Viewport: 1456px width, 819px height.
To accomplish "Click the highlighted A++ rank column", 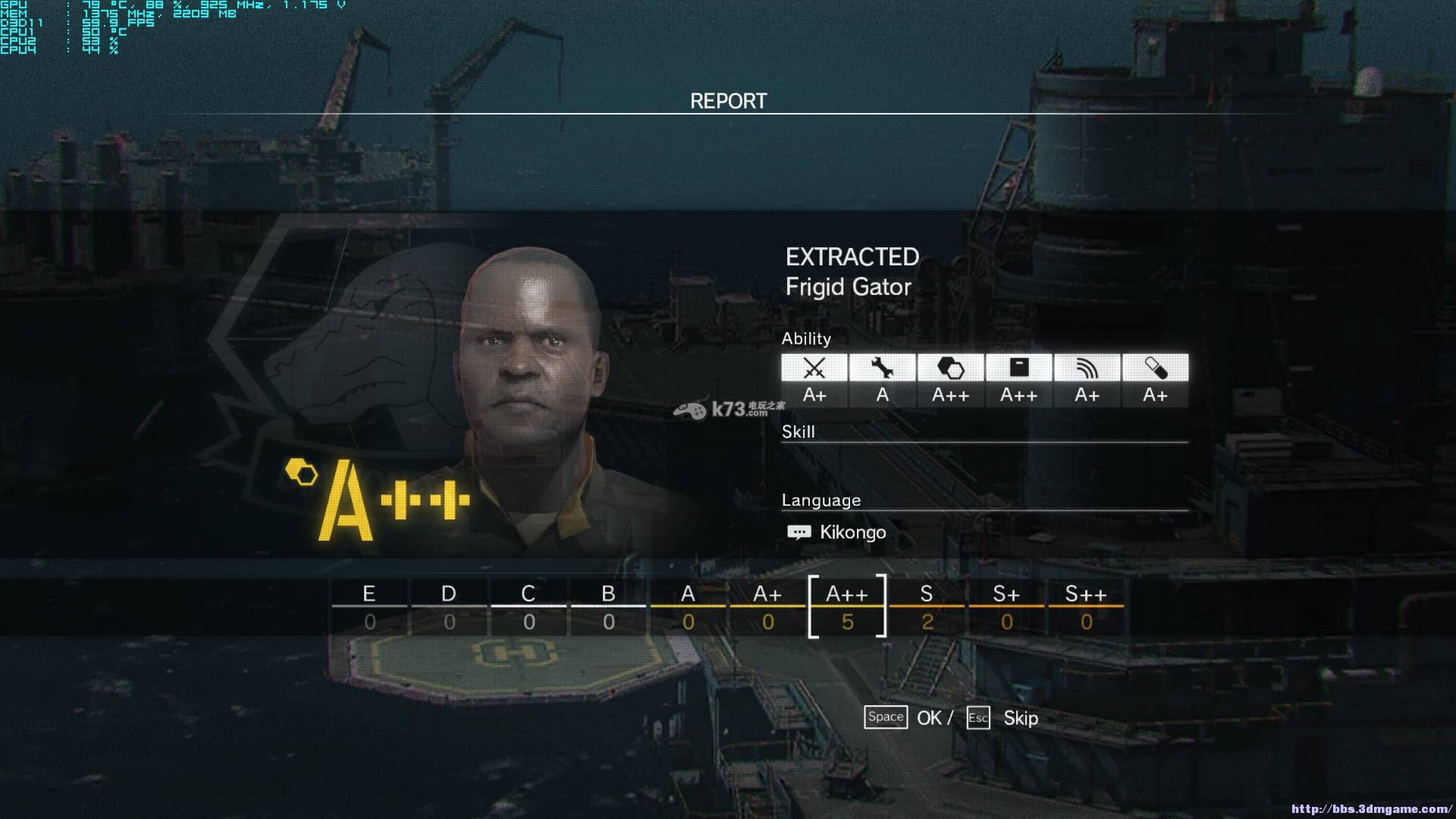I will (847, 607).
